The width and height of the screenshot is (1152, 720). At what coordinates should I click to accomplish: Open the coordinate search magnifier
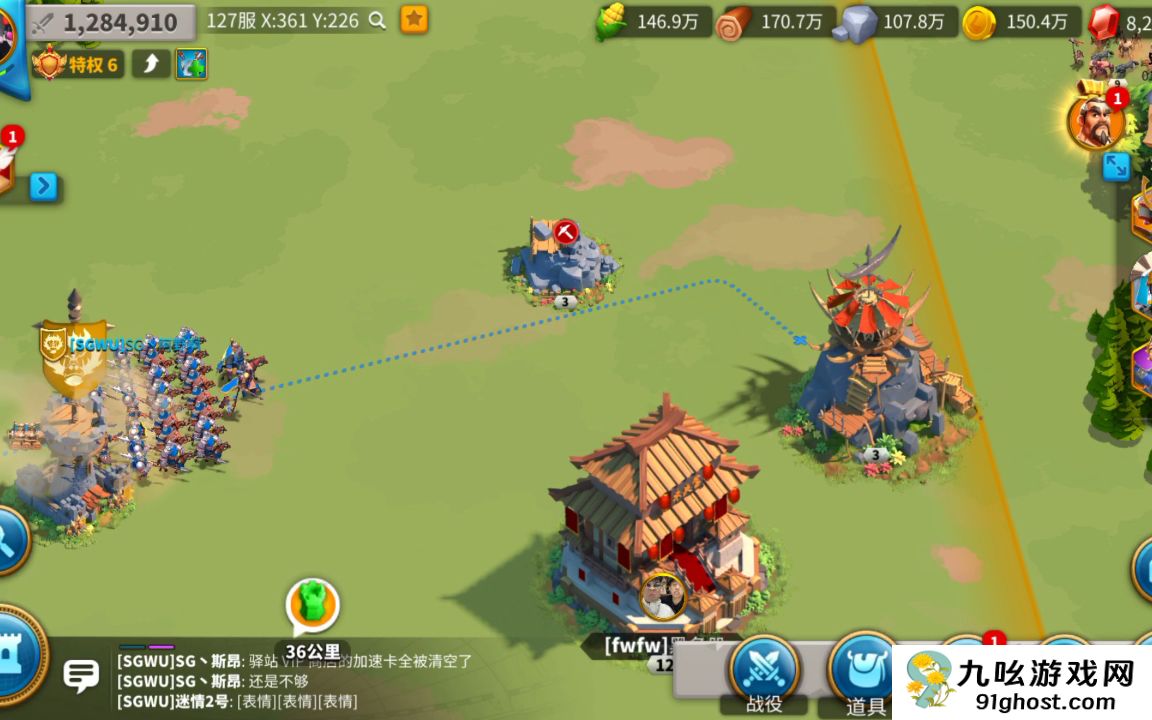377,20
